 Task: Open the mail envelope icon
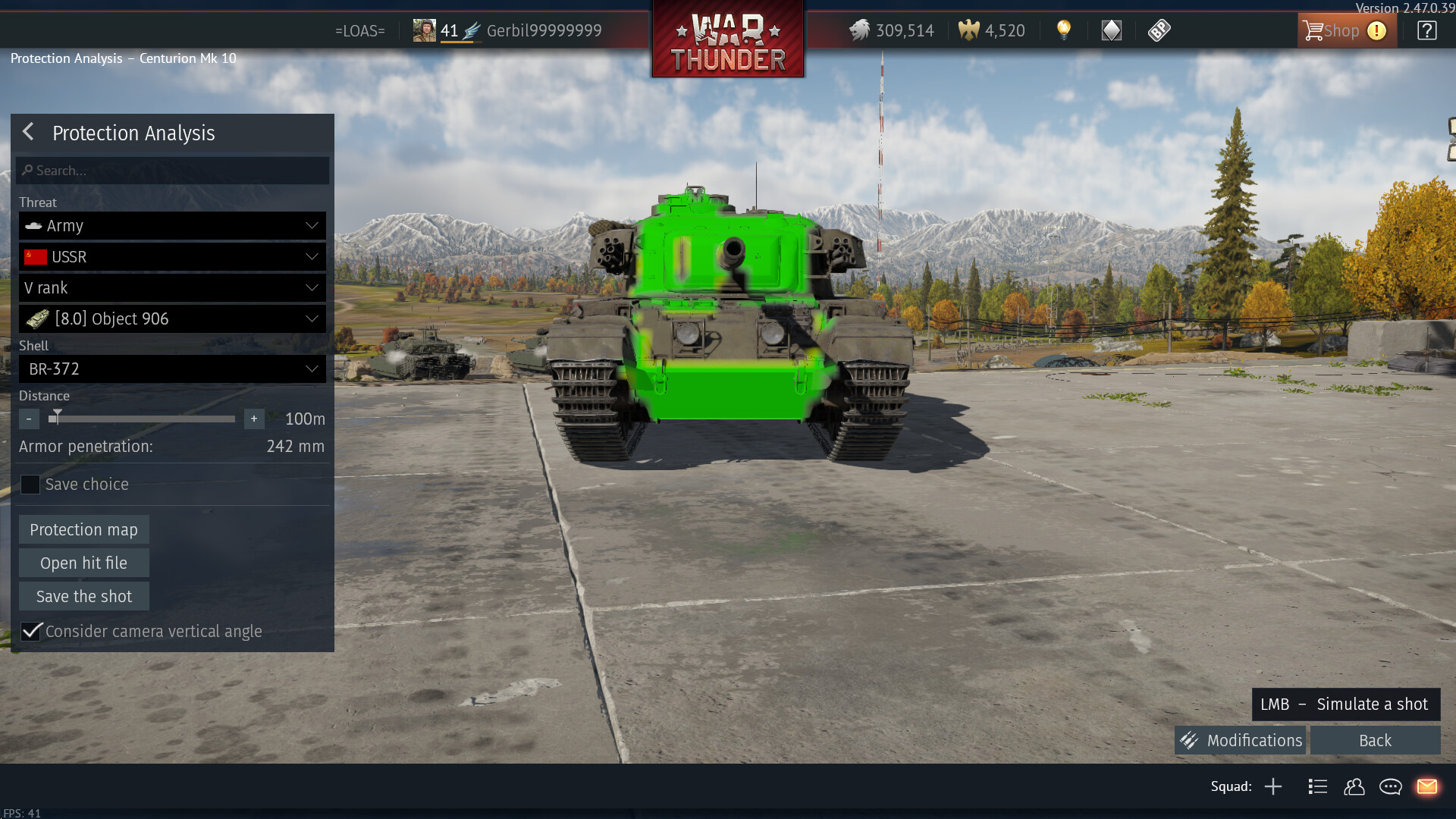(x=1427, y=786)
